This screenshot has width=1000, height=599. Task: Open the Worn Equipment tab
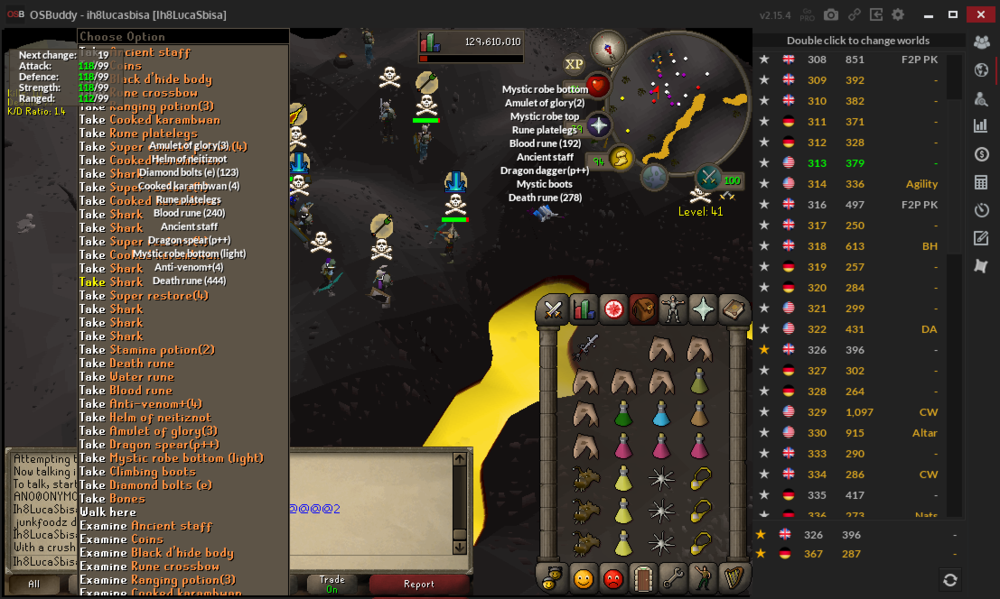pos(673,310)
